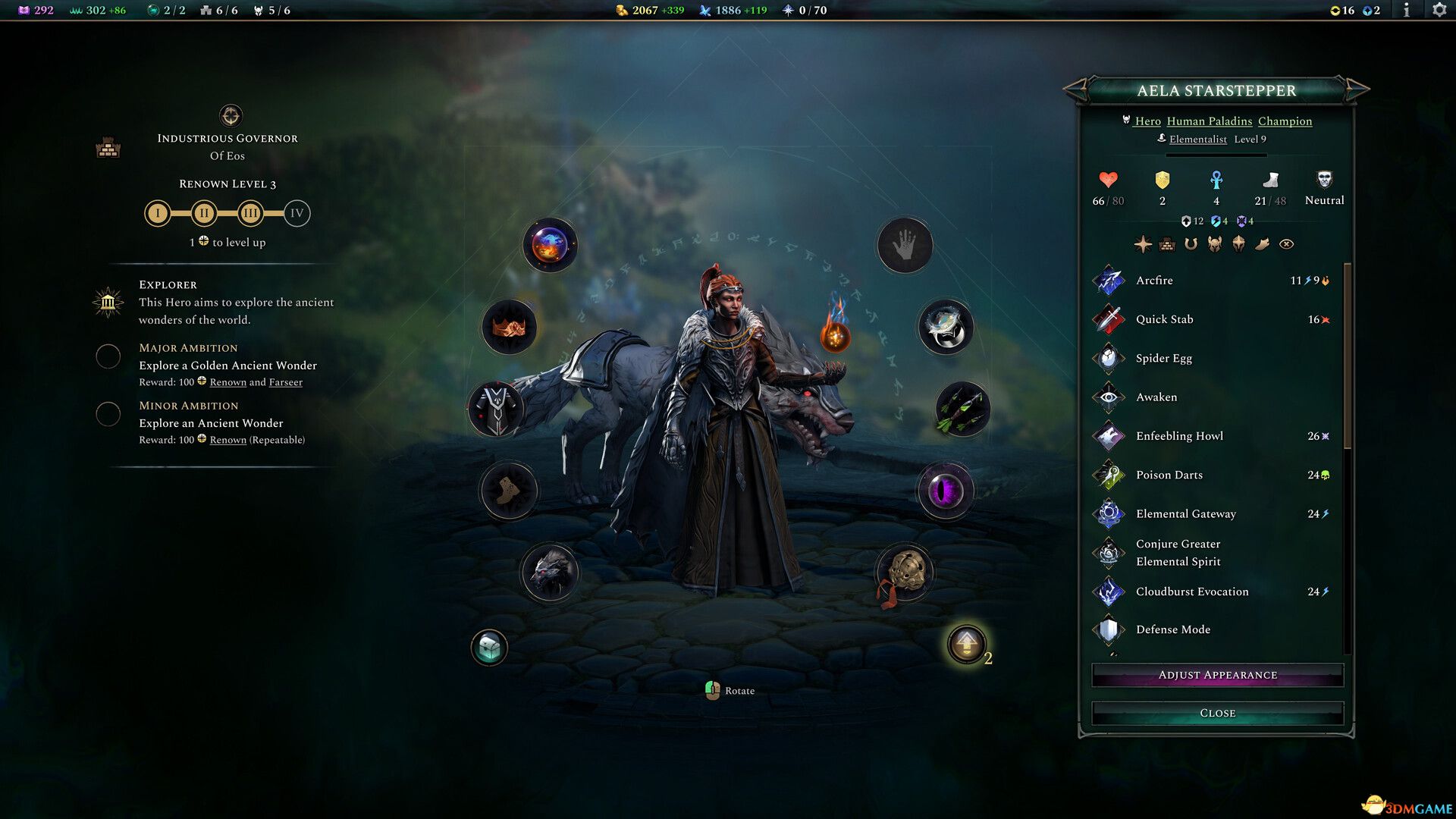Select the Elemental Gateway ability icon
This screenshot has height=819, width=1456.
click(1109, 513)
